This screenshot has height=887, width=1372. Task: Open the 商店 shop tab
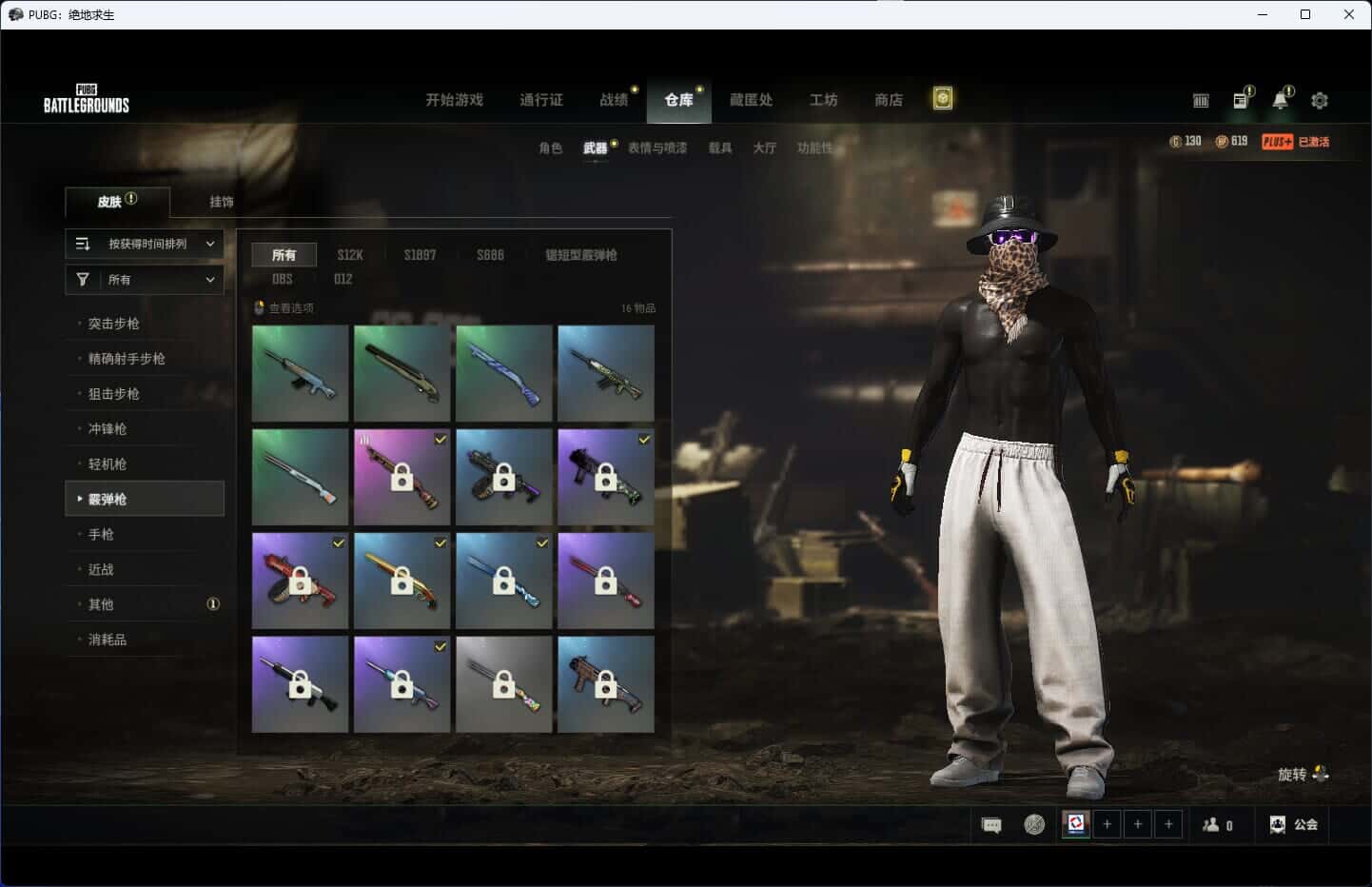(x=888, y=100)
